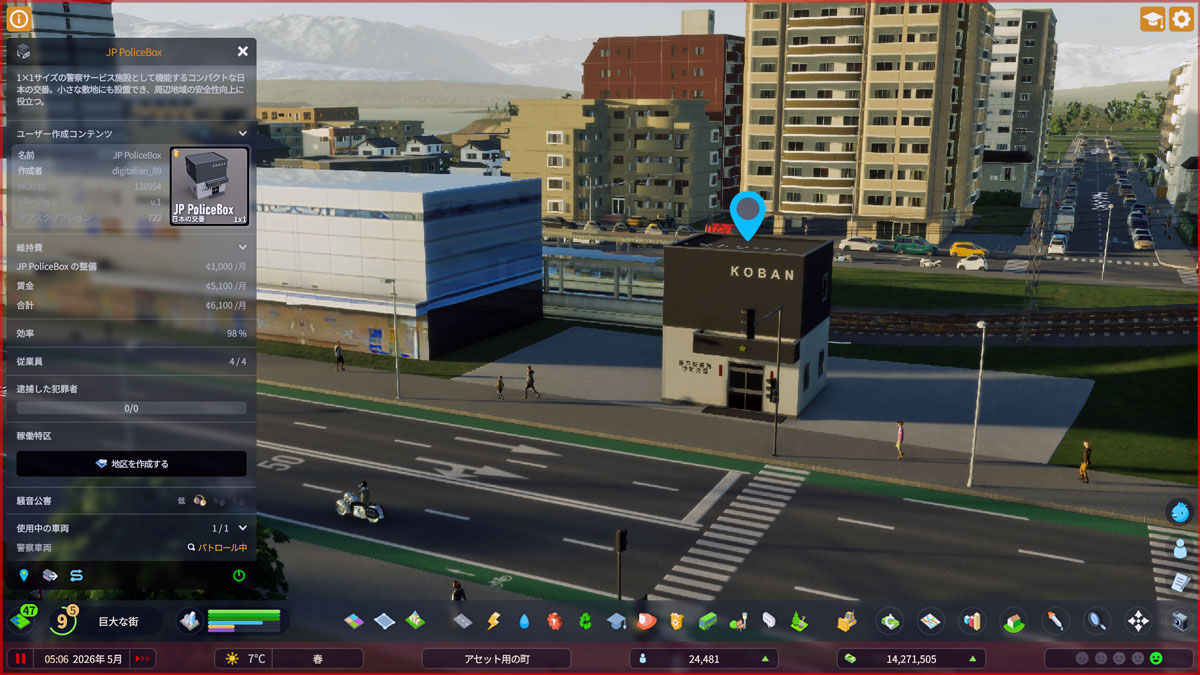This screenshot has height=675, width=1200.
Task: Collapse the 維持費 upkeep section
Action: coord(242,247)
